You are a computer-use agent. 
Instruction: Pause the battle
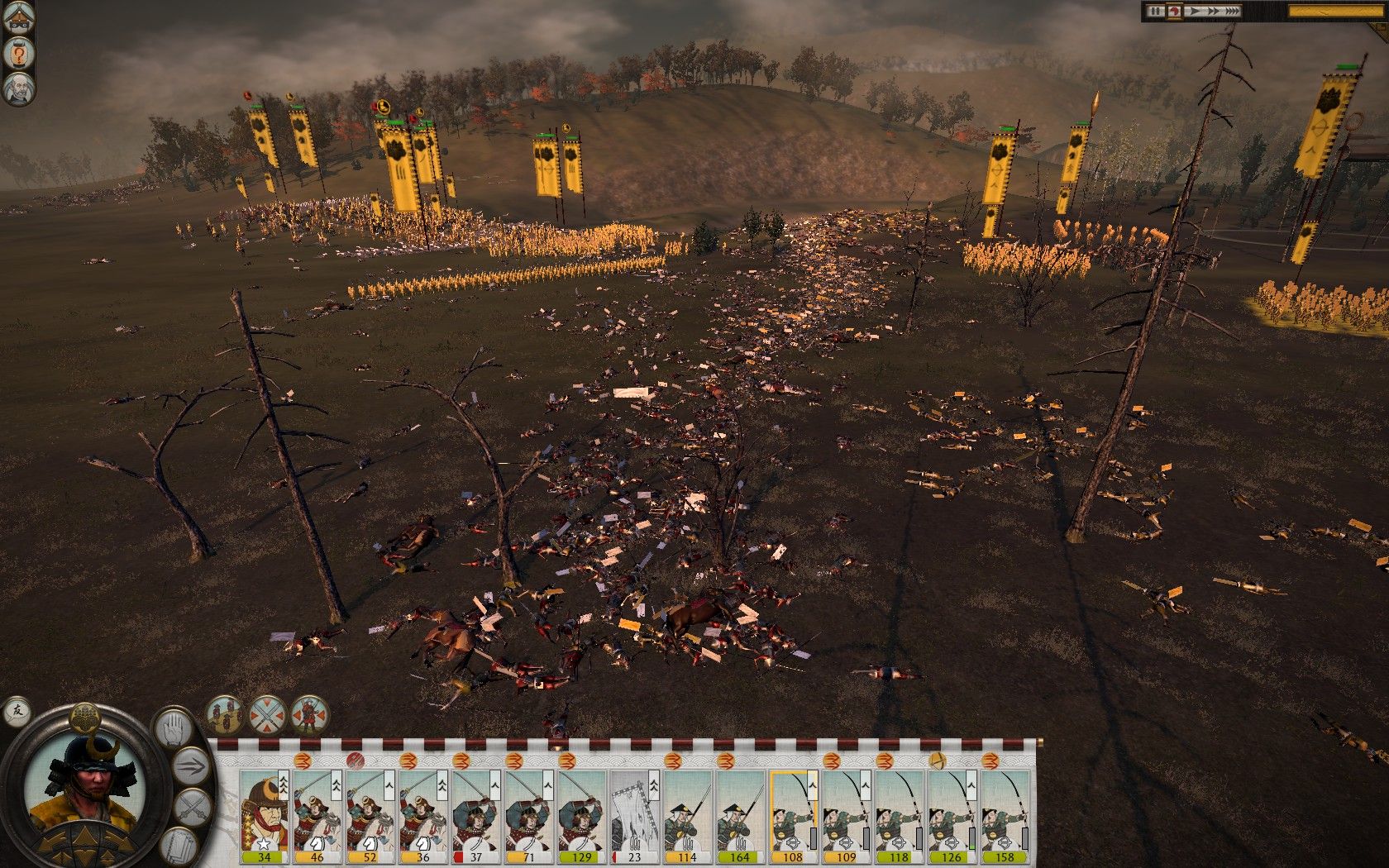pos(1154,11)
